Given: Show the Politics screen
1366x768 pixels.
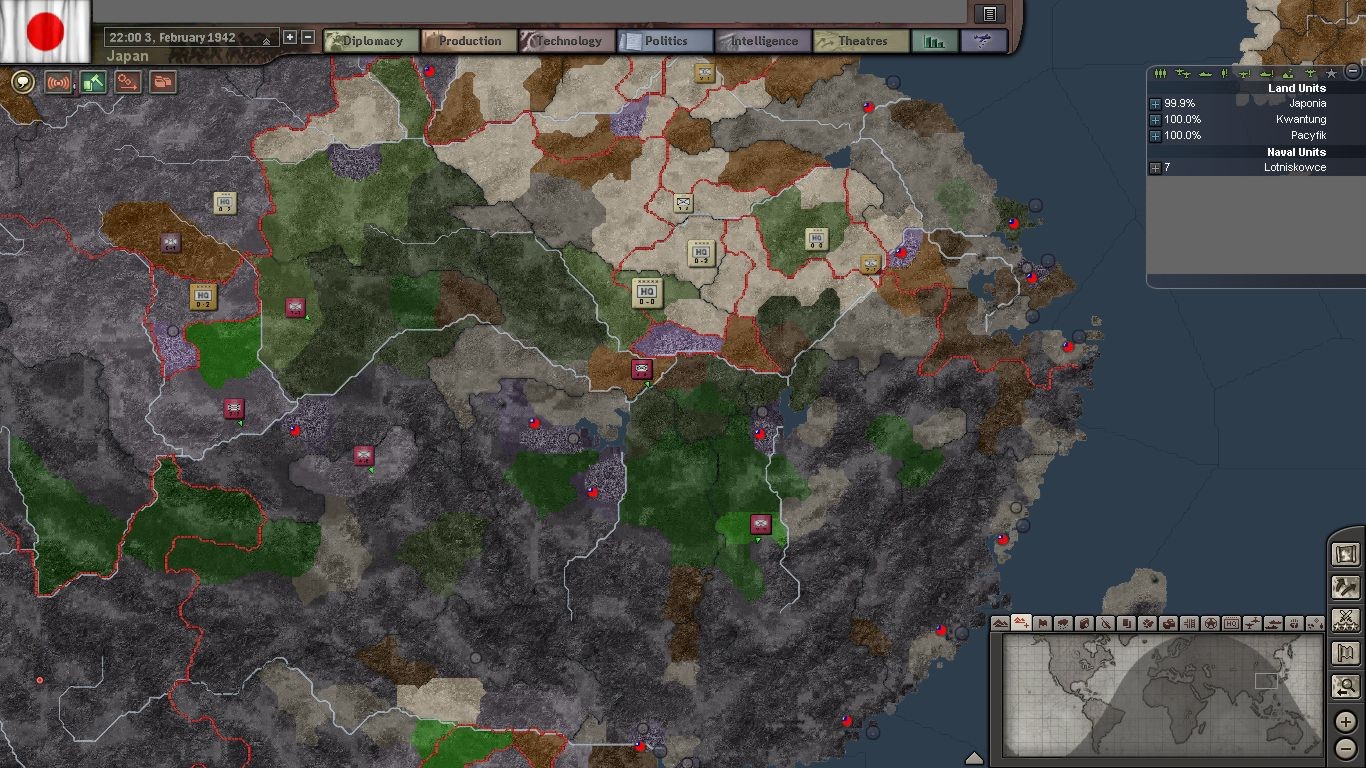Looking at the screenshot, I should pyautogui.click(x=664, y=41).
